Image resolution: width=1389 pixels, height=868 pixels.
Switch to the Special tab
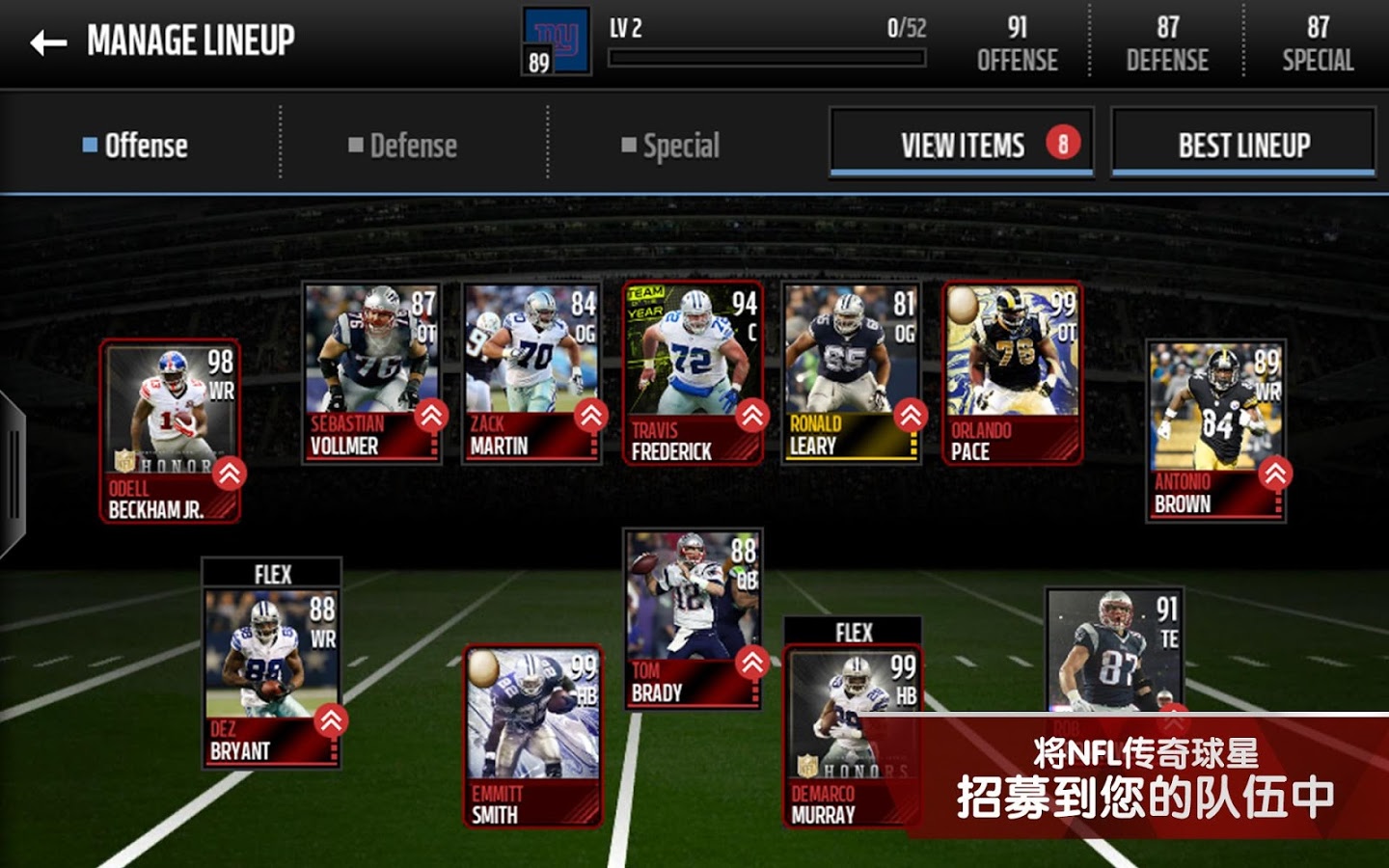pyautogui.click(x=670, y=146)
